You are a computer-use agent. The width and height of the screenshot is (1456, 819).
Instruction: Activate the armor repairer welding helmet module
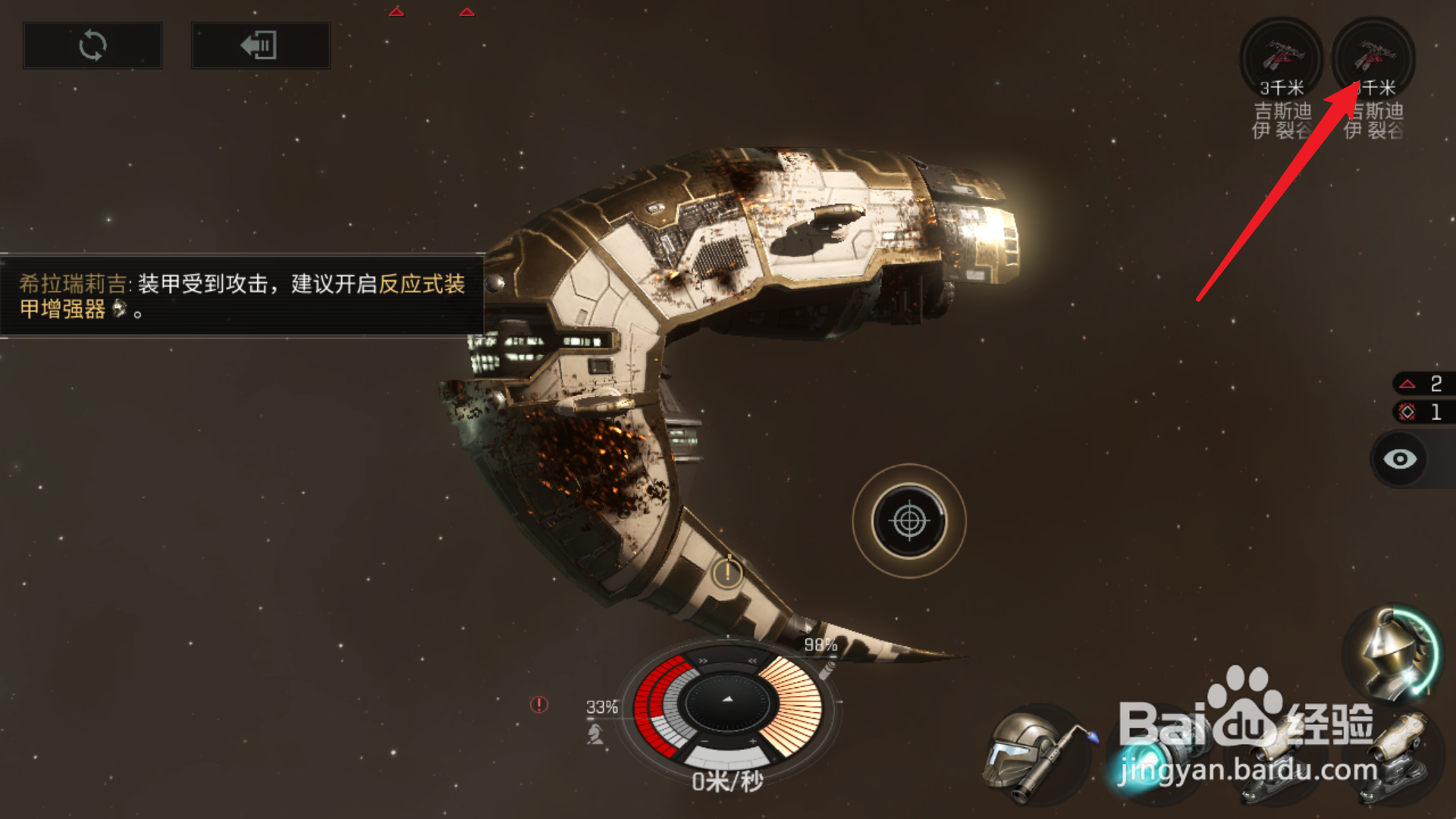pyautogui.click(x=1035, y=753)
